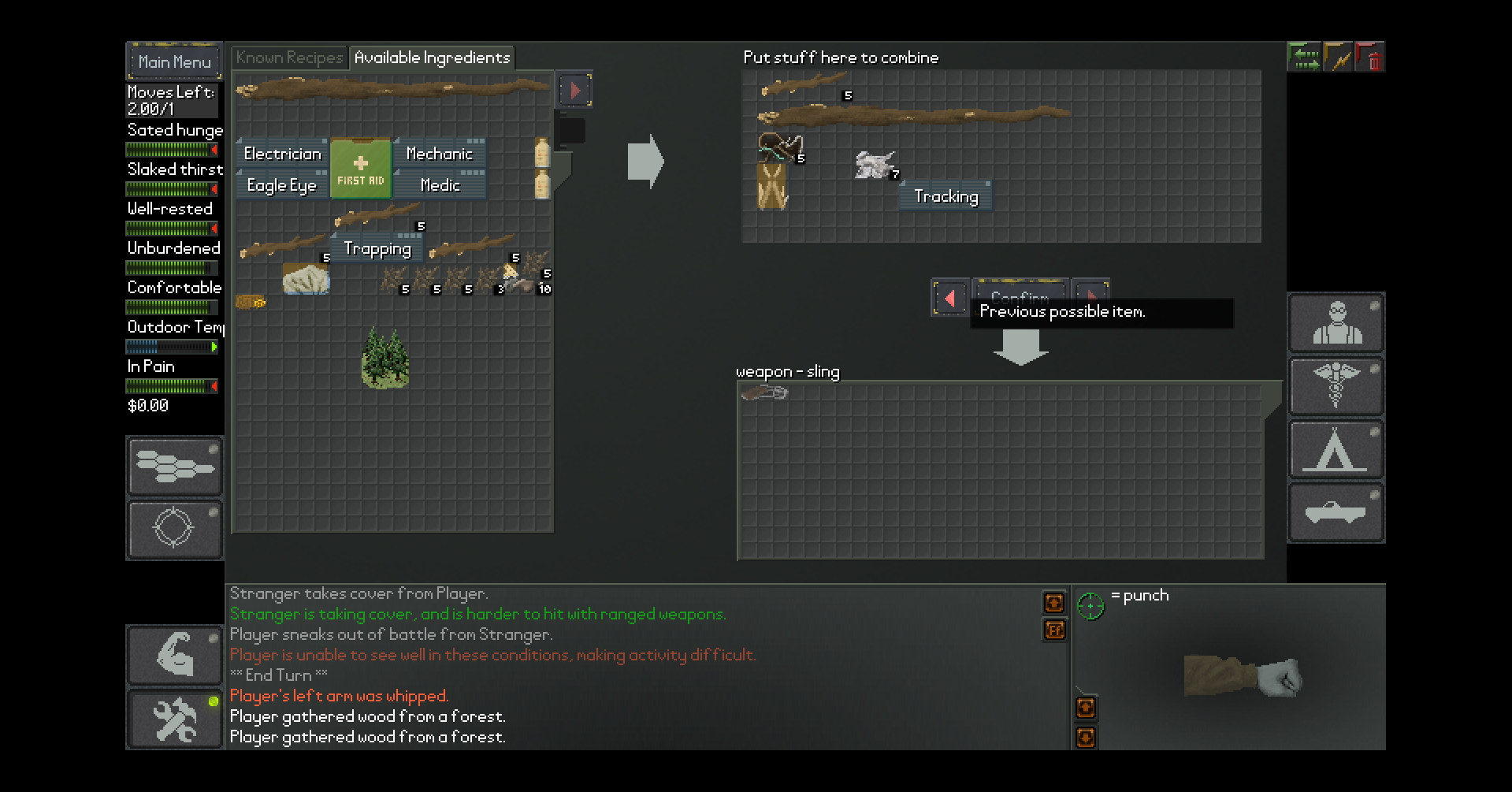Click the sling item in the result grid
Image resolution: width=1512 pixels, height=792 pixels.
763,392
